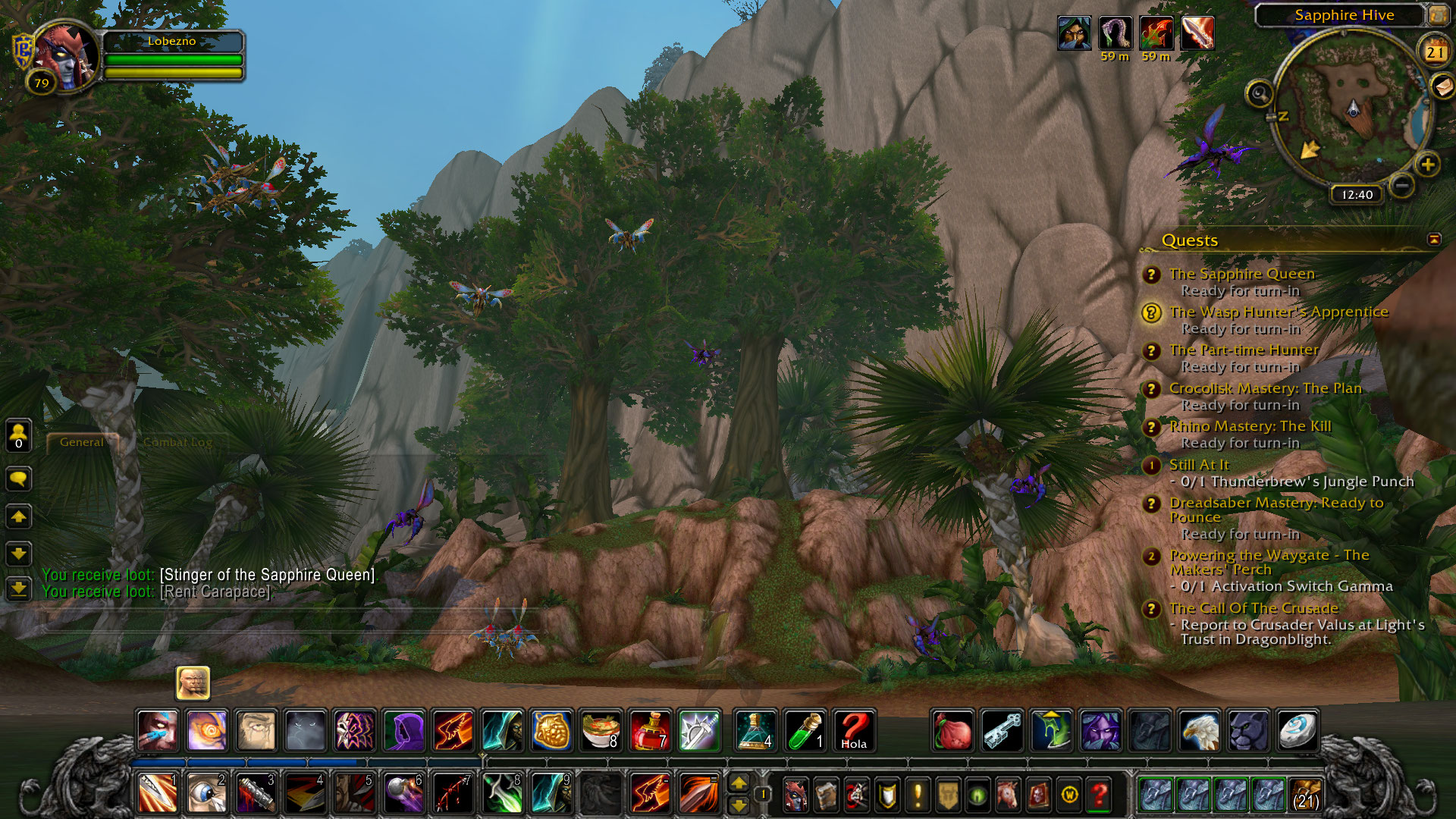Select the Still At It quest
Viewport: 1456px width, 819px height.
(1198, 465)
